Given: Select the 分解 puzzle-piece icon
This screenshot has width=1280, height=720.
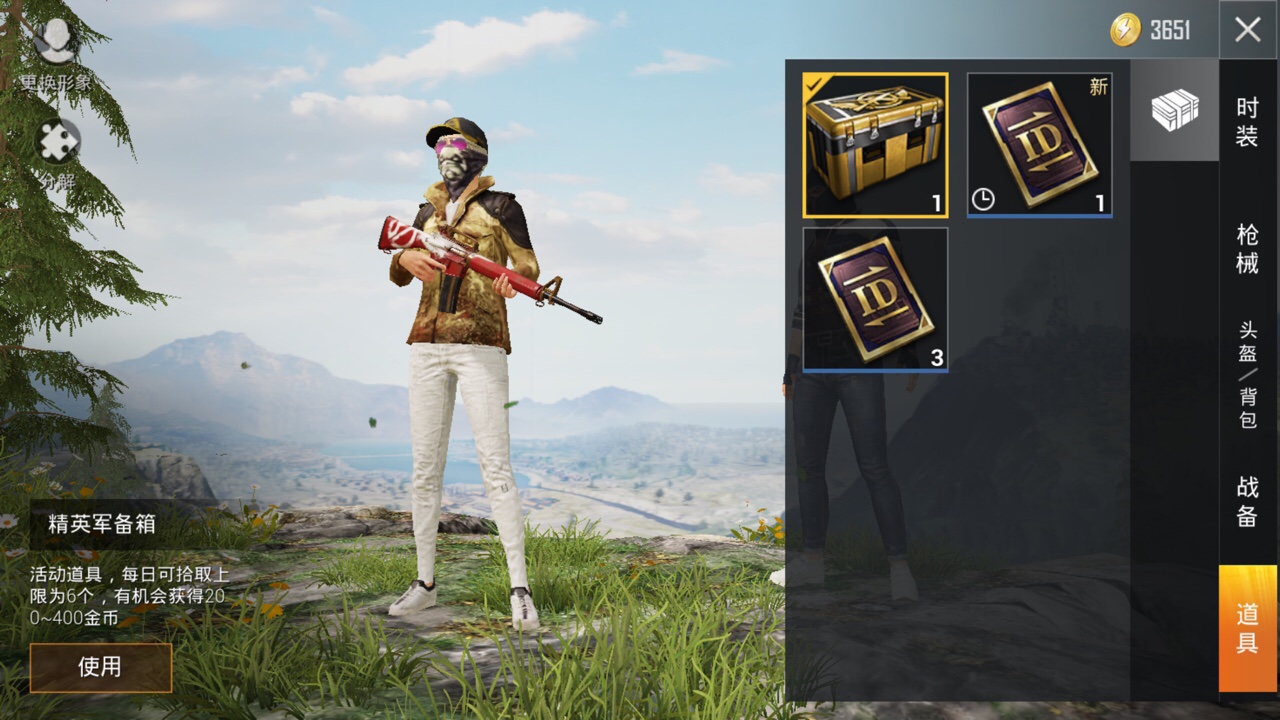Looking at the screenshot, I should 58,142.
